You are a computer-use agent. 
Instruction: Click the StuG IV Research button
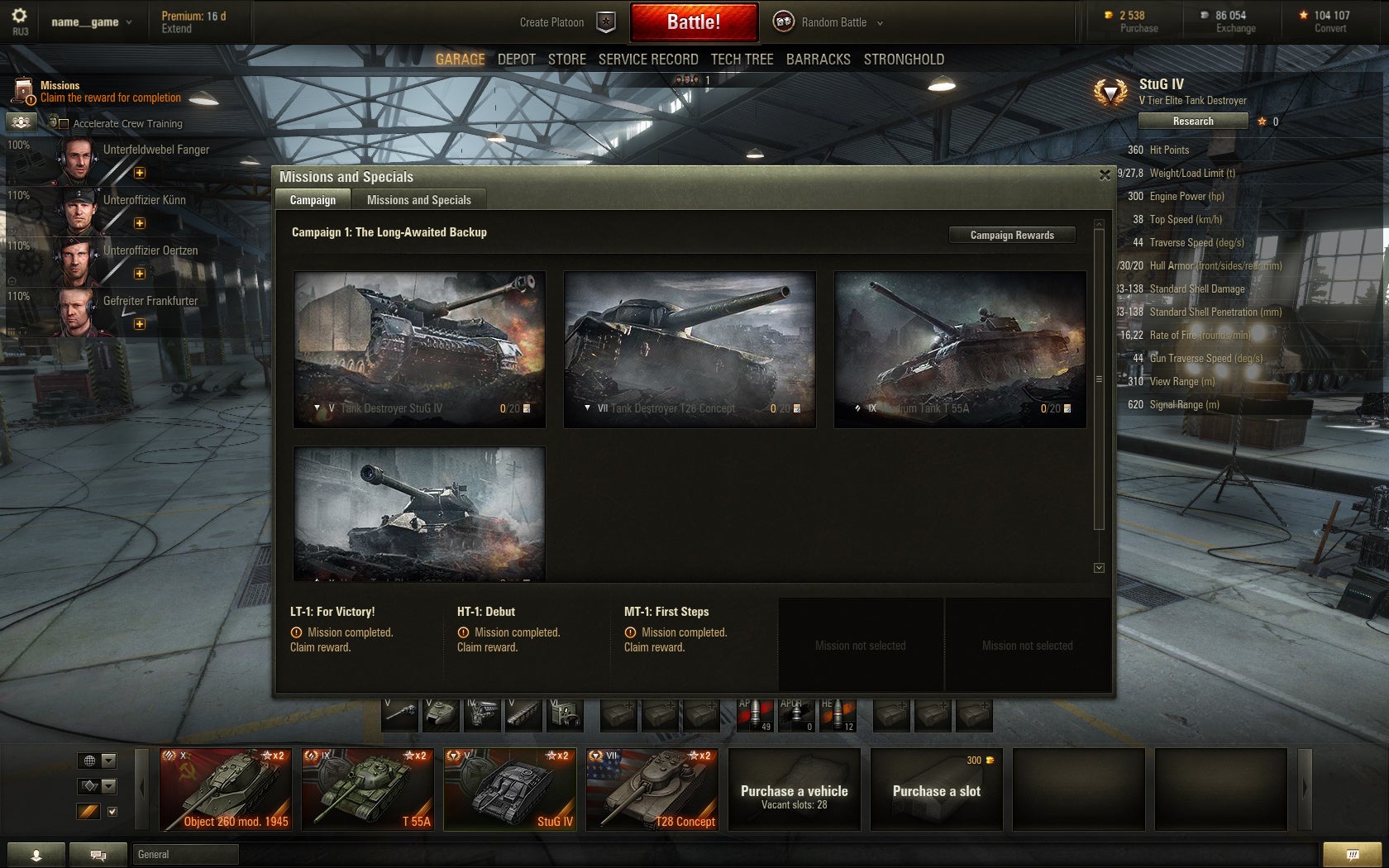[x=1192, y=122]
